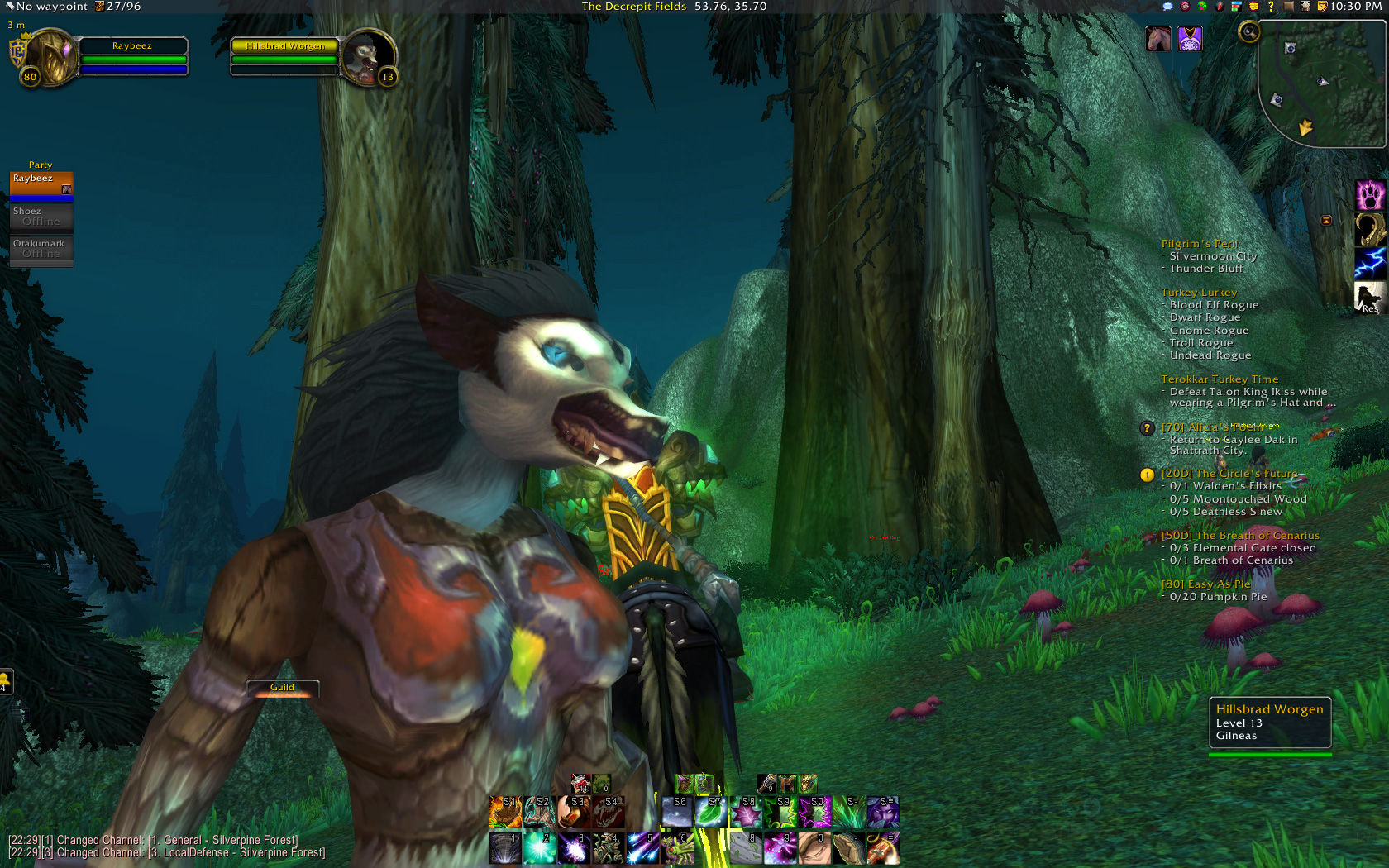The height and width of the screenshot is (868, 1389).
Task: Select The Circle's Future quest in tracker
Action: pyautogui.click(x=1229, y=474)
